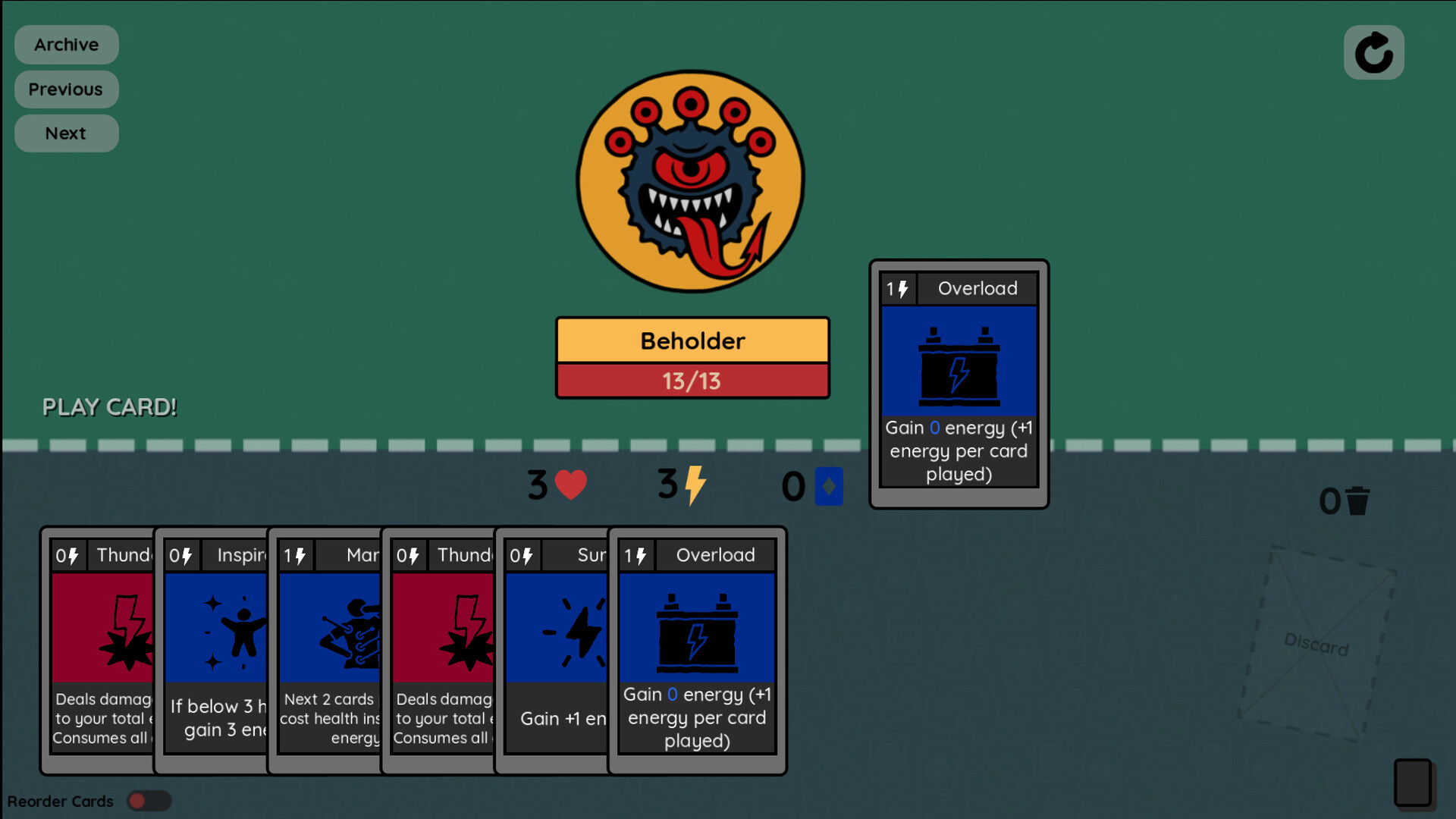Advance using the Next button
The height and width of the screenshot is (819, 1456).
click(x=66, y=133)
